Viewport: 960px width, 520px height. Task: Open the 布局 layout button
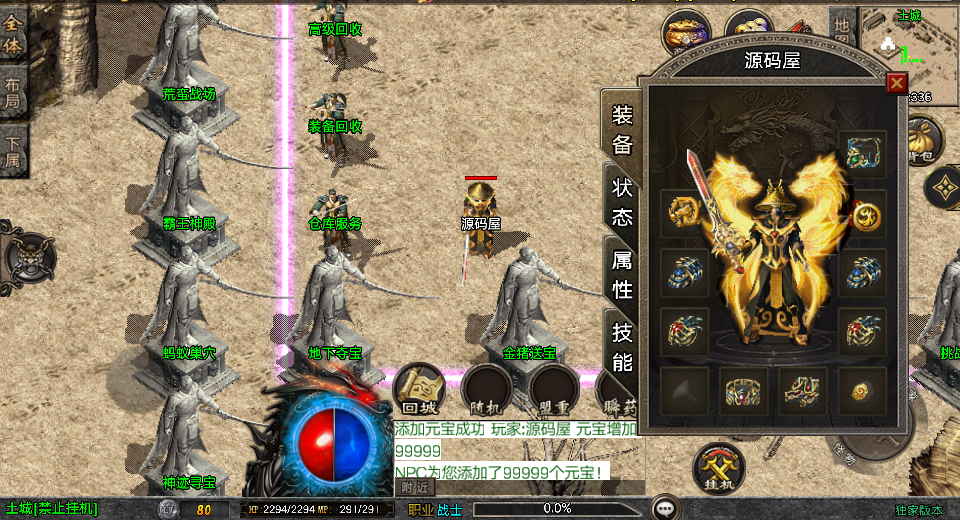tap(13, 93)
